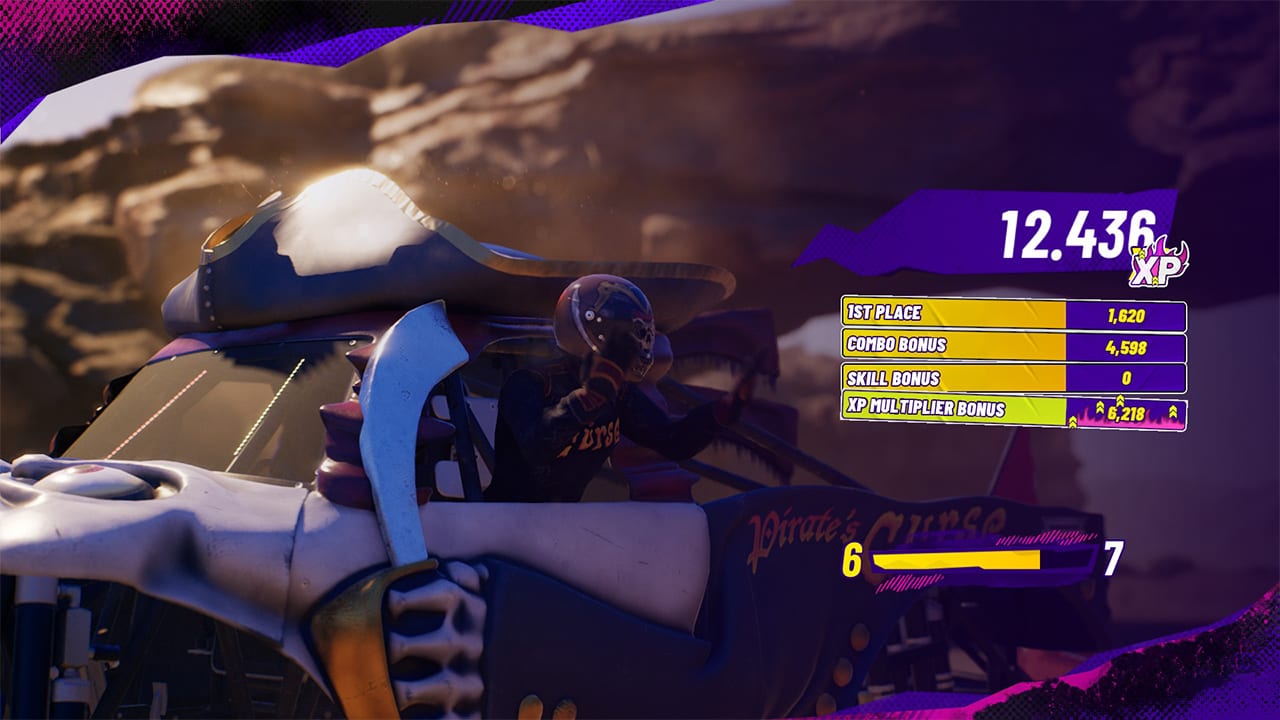
Task: Open the SKILL BONUS entry showing 0
Action: [x=1127, y=378]
